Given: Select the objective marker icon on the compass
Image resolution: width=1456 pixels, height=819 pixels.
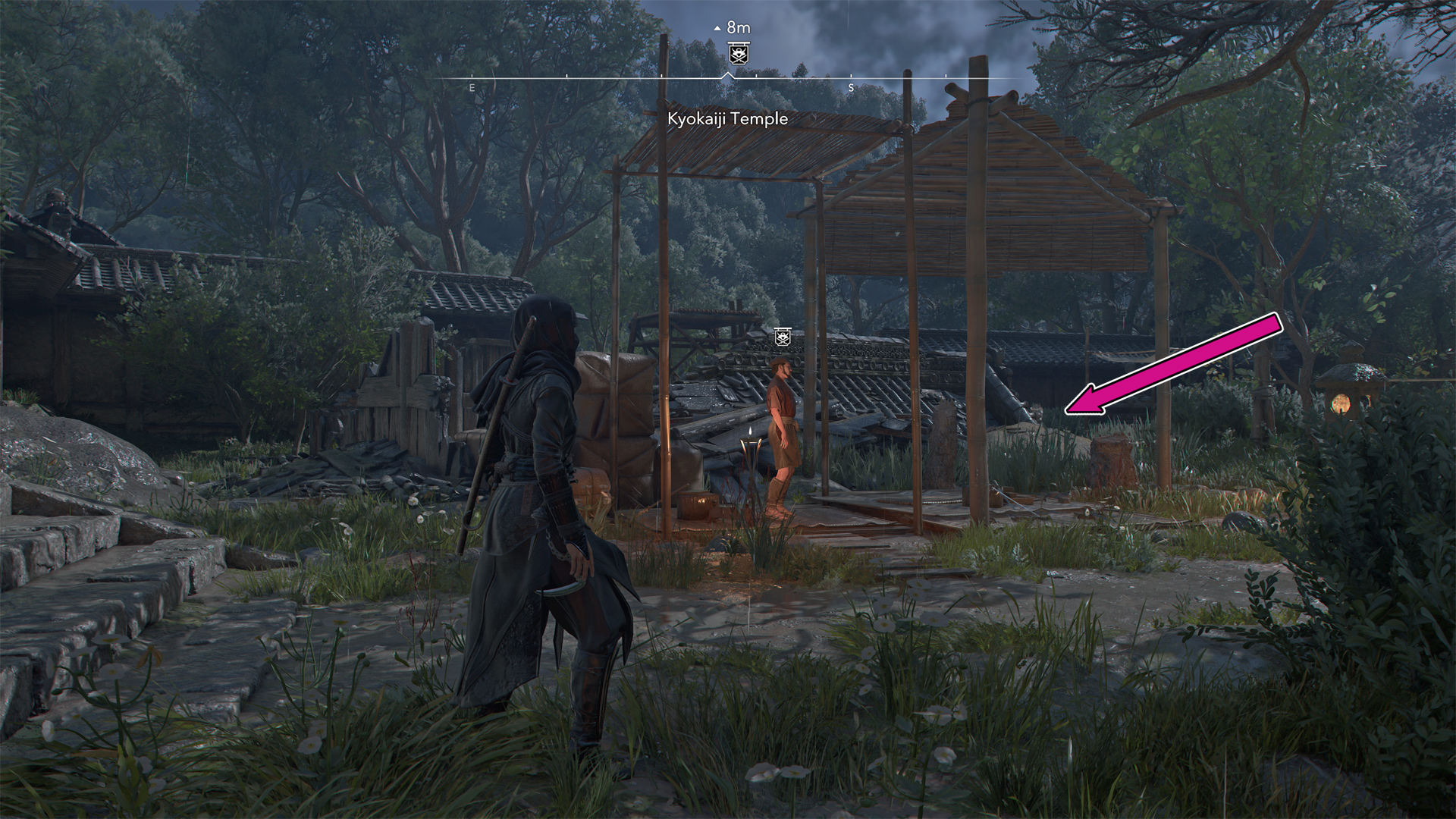Looking at the screenshot, I should pos(739,53).
